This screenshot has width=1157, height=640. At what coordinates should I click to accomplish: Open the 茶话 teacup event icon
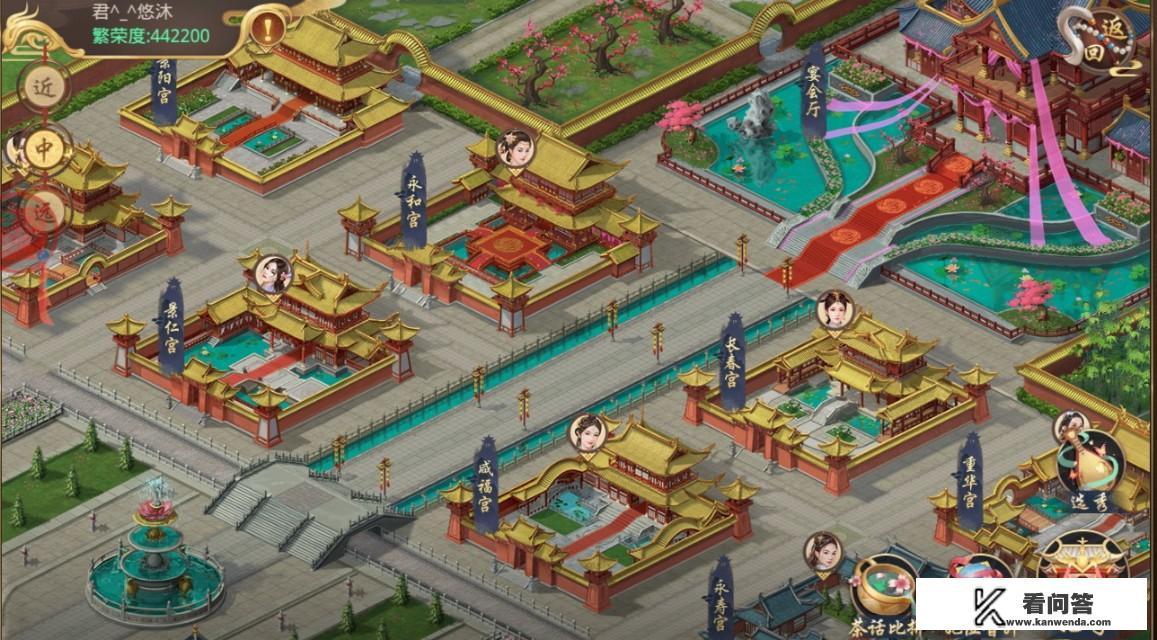885,590
